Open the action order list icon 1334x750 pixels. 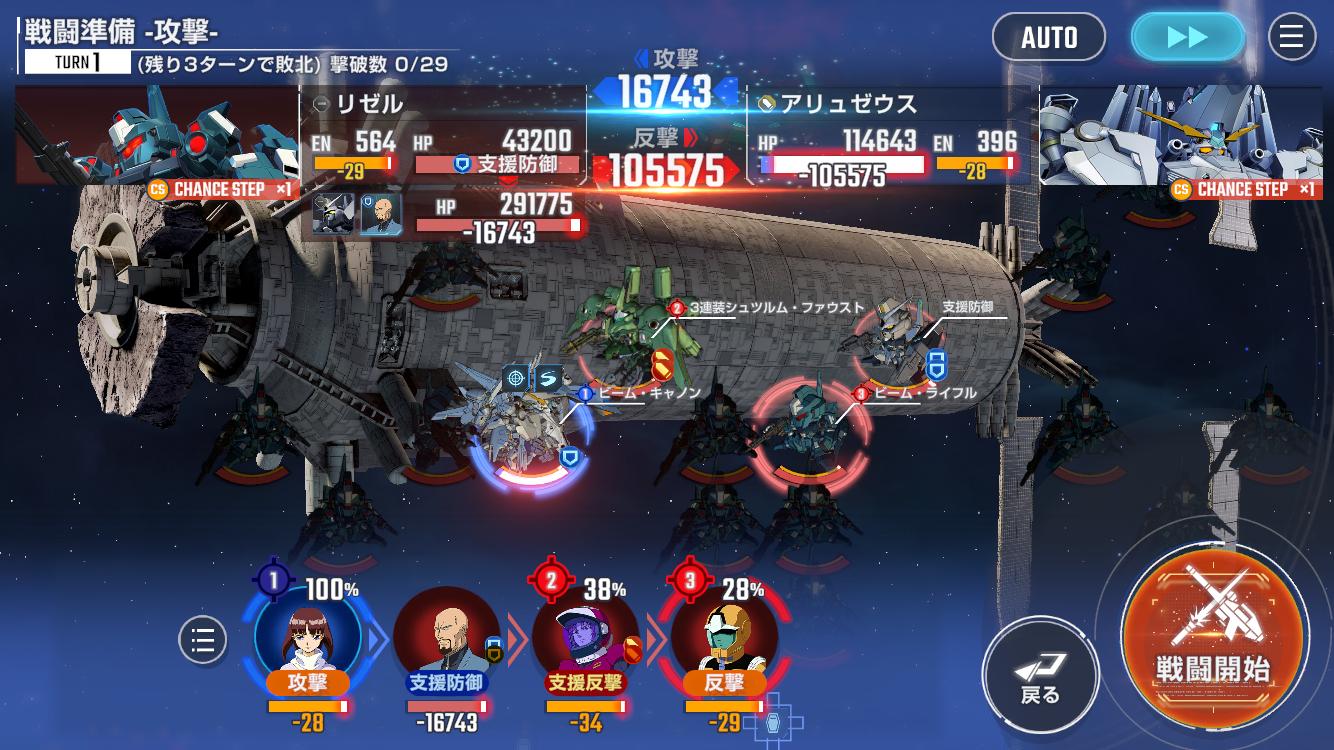click(203, 640)
